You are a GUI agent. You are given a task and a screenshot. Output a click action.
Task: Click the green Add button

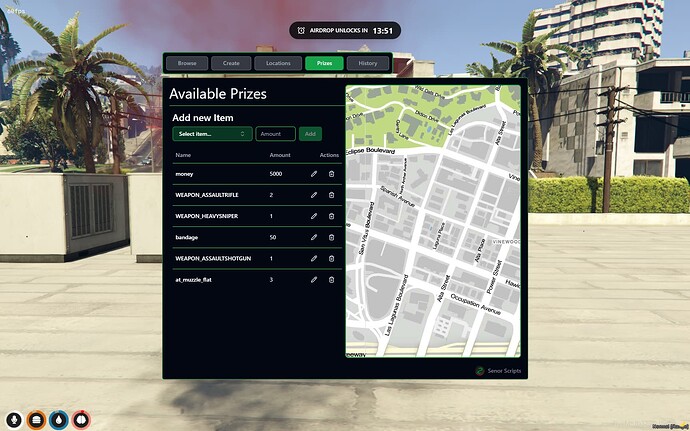click(x=311, y=133)
